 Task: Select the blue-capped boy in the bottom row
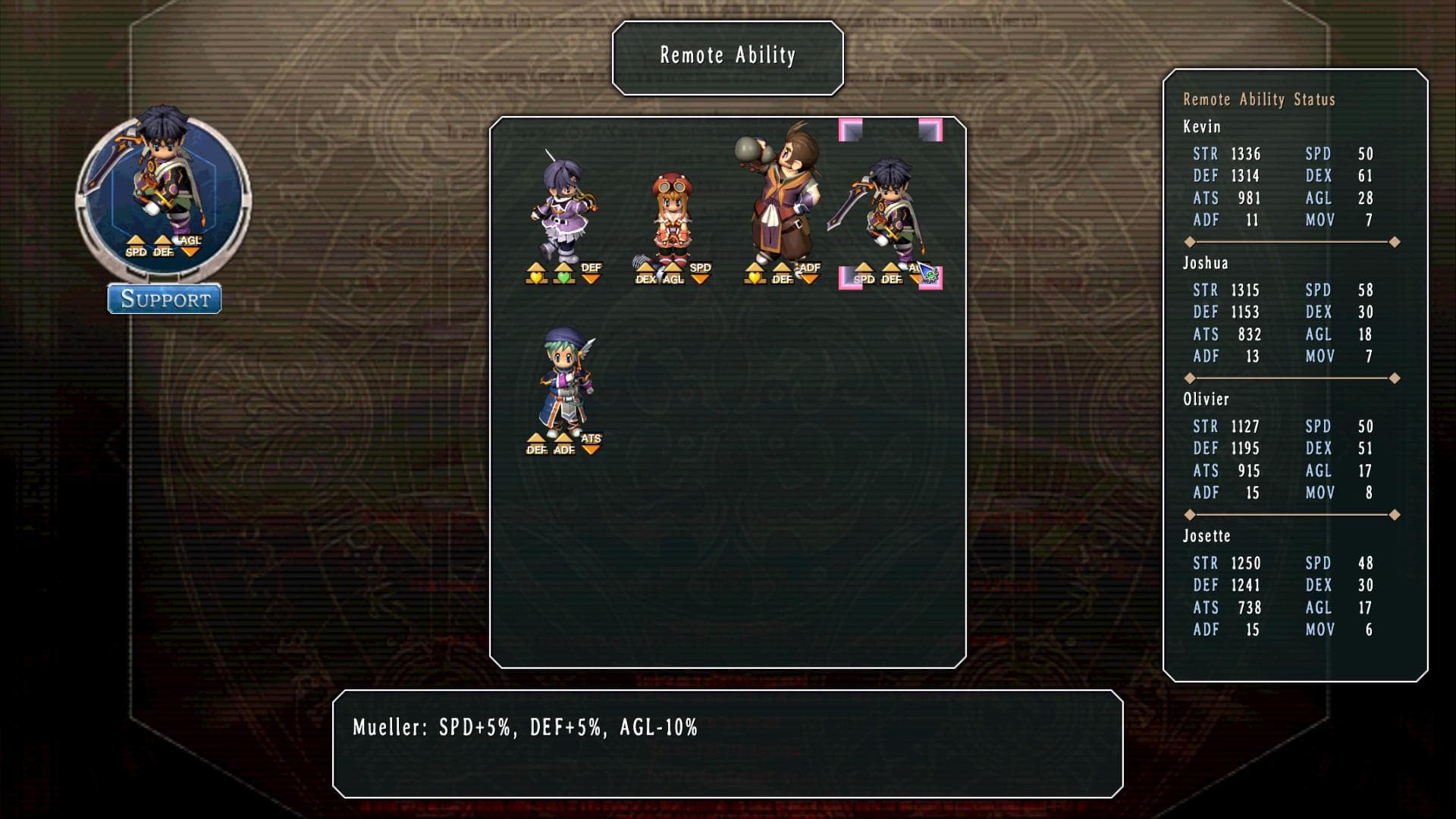point(561,379)
